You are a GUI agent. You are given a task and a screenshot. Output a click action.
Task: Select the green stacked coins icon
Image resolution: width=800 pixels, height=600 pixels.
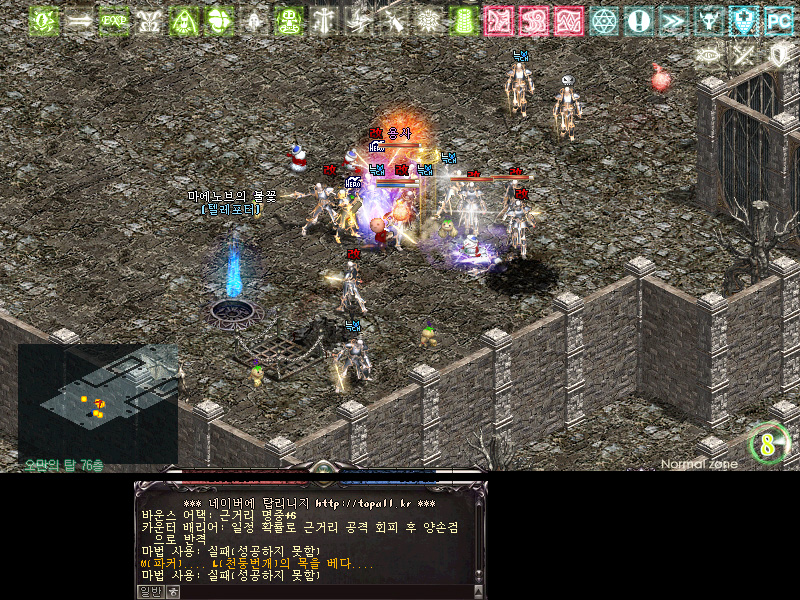(464, 20)
